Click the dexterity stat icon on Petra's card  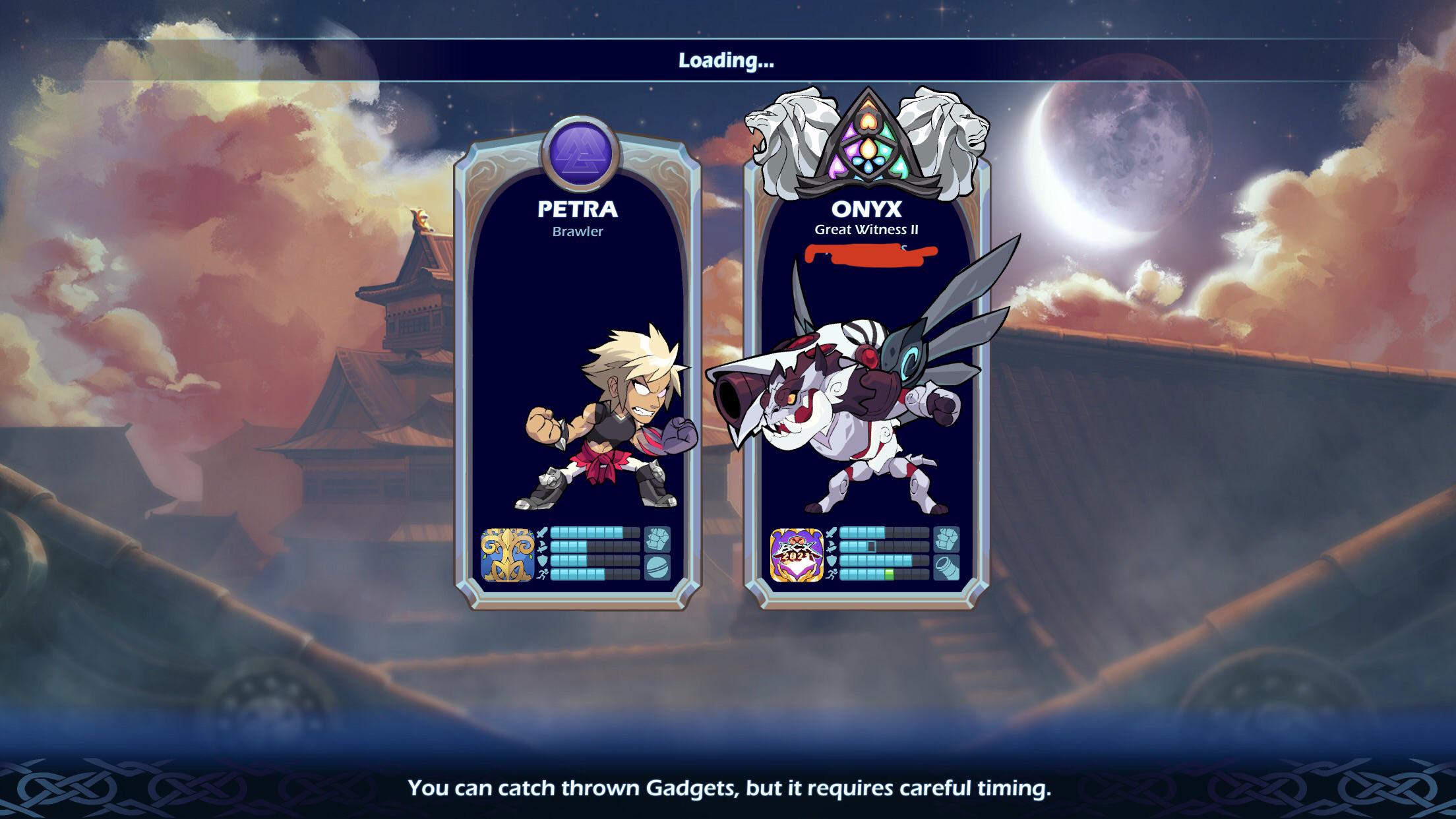click(x=542, y=547)
